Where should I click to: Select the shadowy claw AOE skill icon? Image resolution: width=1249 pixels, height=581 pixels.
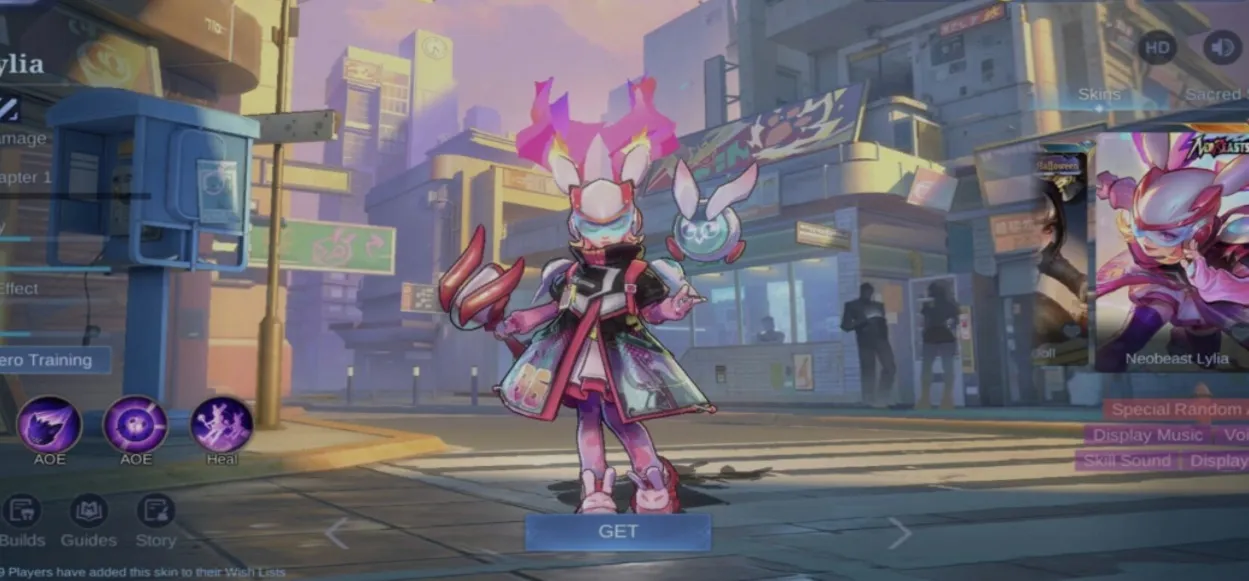49,424
